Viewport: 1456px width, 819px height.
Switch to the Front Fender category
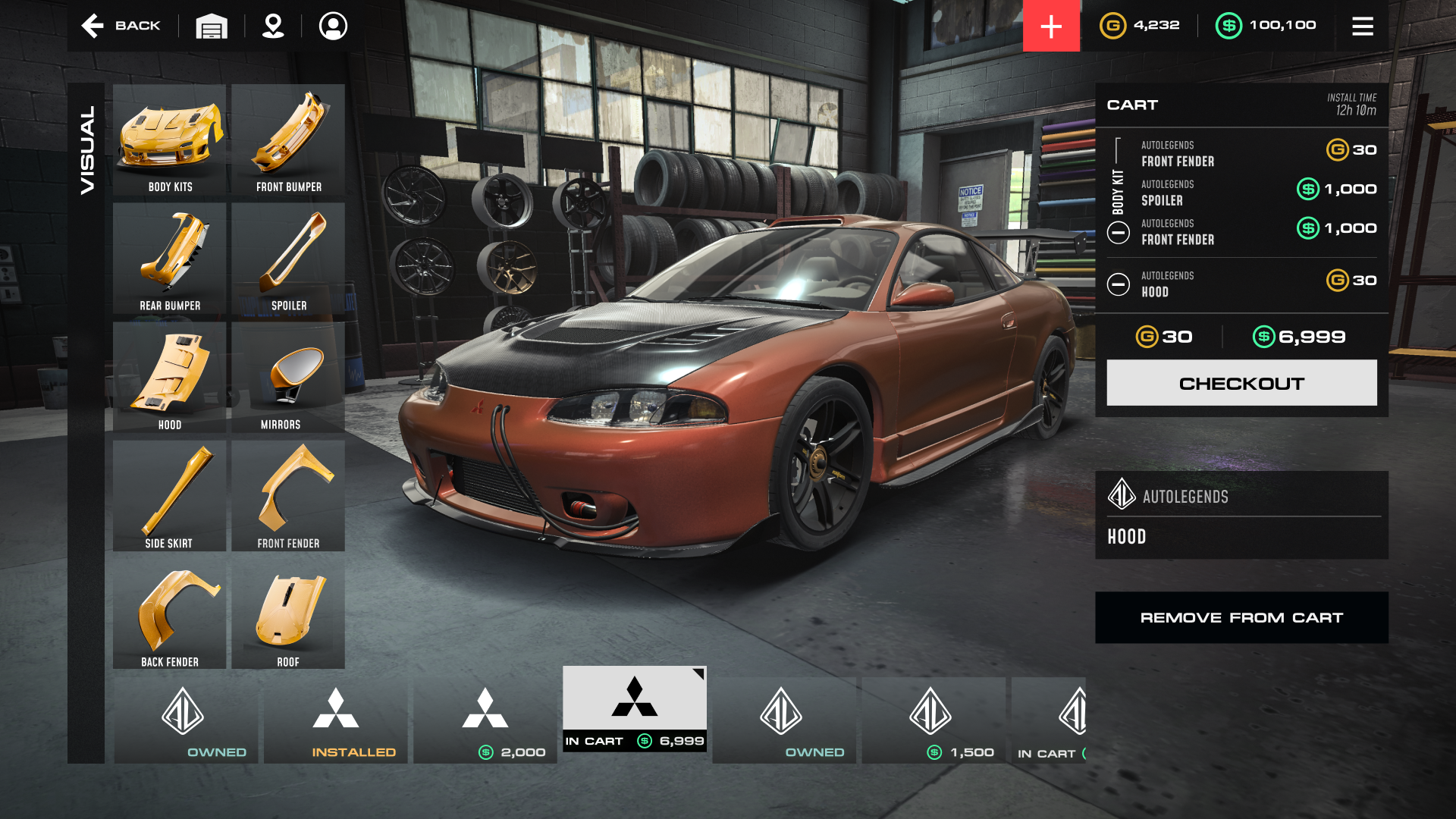(288, 495)
